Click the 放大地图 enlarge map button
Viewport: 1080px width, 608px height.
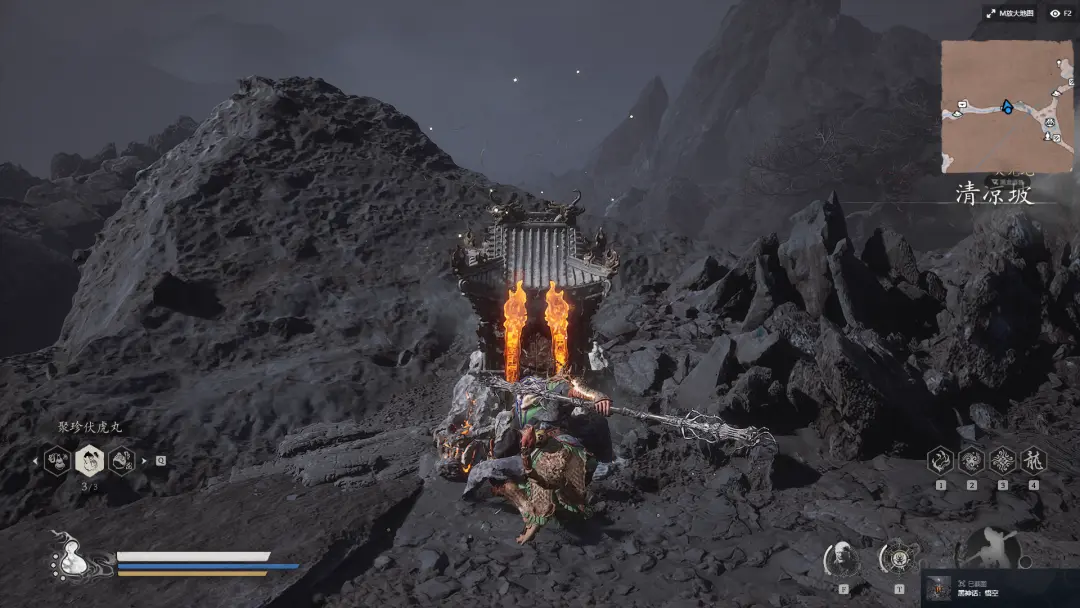[1008, 13]
